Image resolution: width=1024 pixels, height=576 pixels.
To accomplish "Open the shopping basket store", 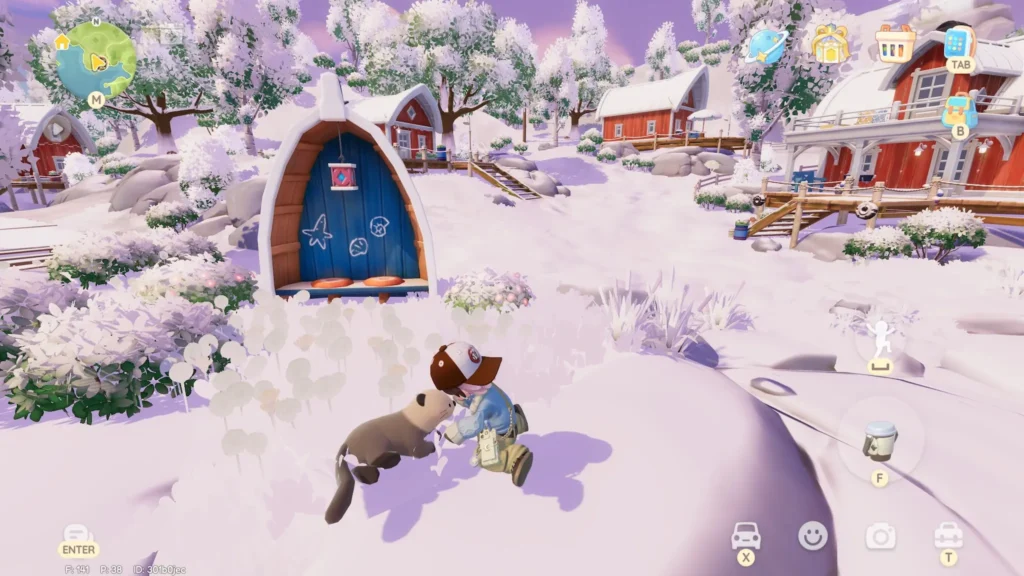I will tap(895, 43).
